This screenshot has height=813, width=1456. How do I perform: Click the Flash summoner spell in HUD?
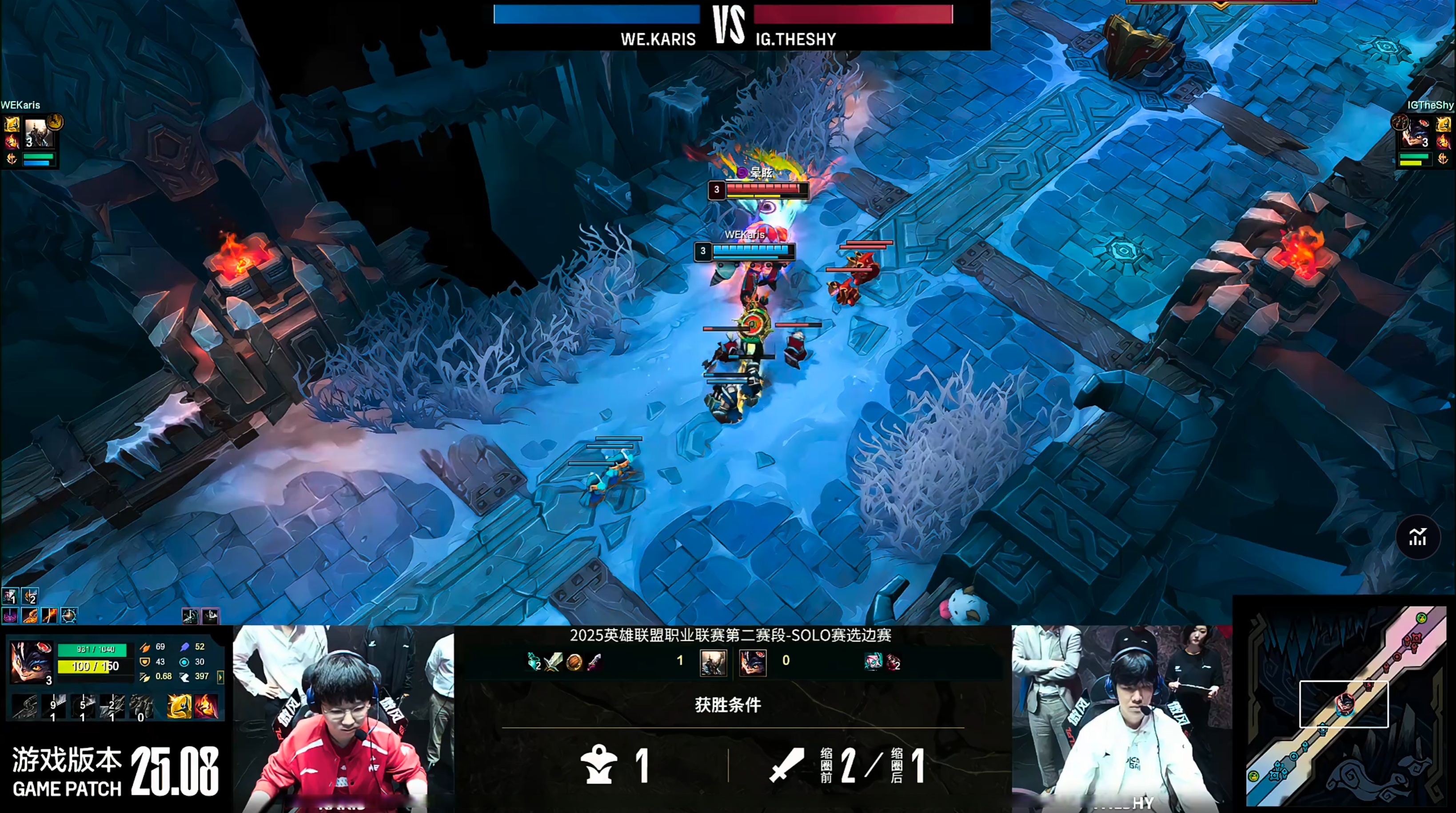coord(179,706)
